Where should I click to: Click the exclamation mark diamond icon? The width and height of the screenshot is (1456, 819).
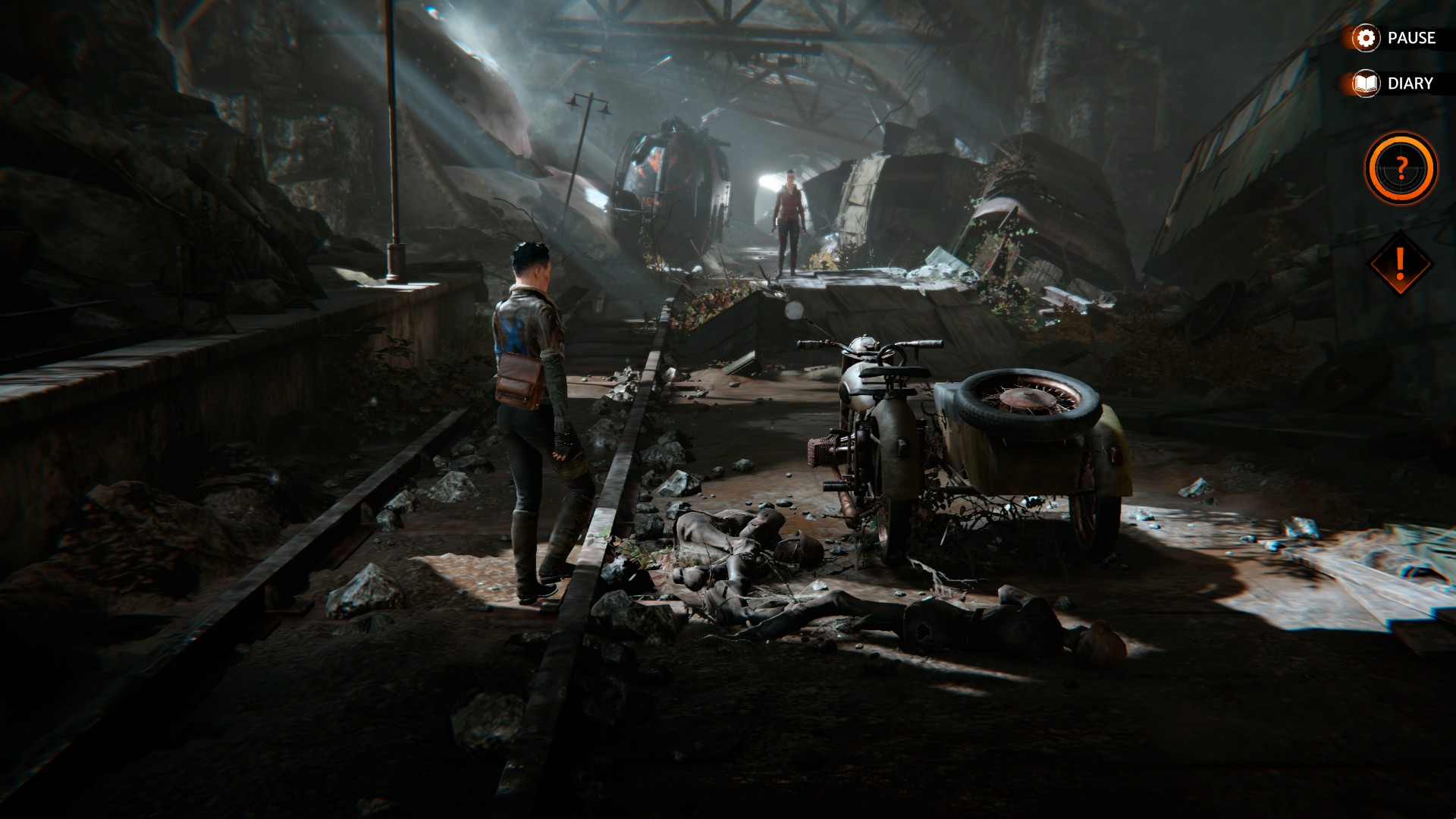tap(1399, 263)
